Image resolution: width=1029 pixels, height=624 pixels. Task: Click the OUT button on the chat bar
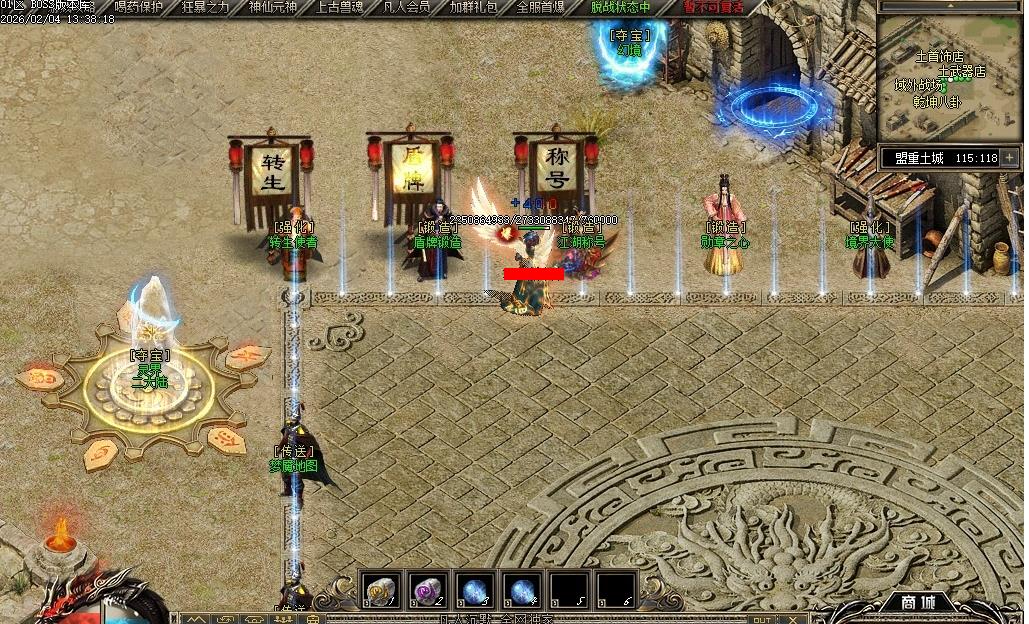[x=761, y=619]
